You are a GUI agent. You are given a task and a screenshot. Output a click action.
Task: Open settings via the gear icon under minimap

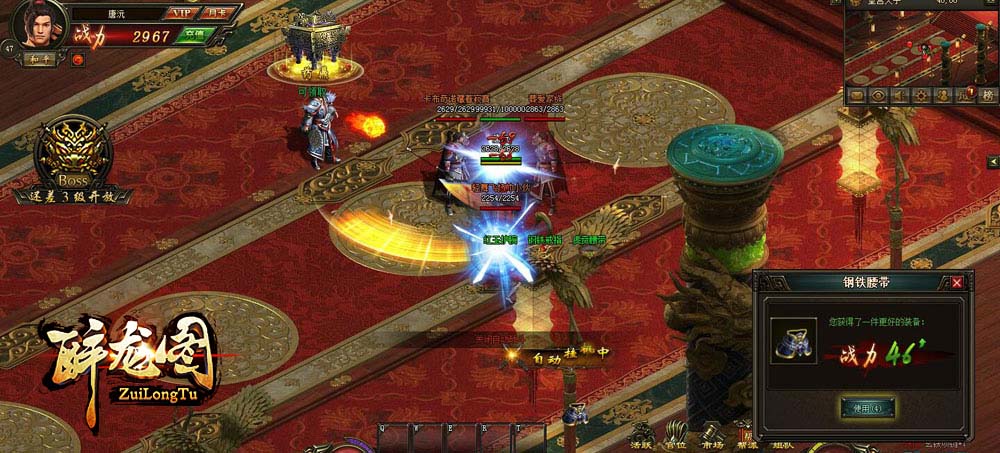pos(920,95)
